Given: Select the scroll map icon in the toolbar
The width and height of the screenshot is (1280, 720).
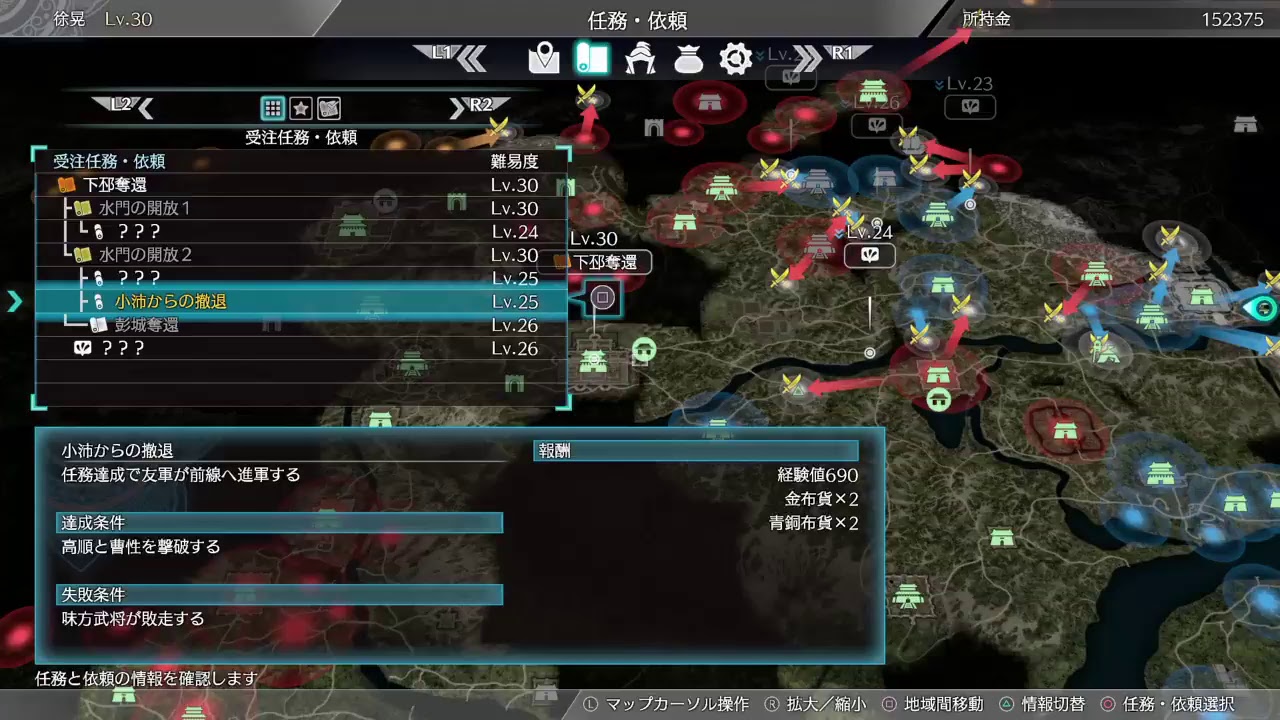Looking at the screenshot, I should click(x=592, y=58).
